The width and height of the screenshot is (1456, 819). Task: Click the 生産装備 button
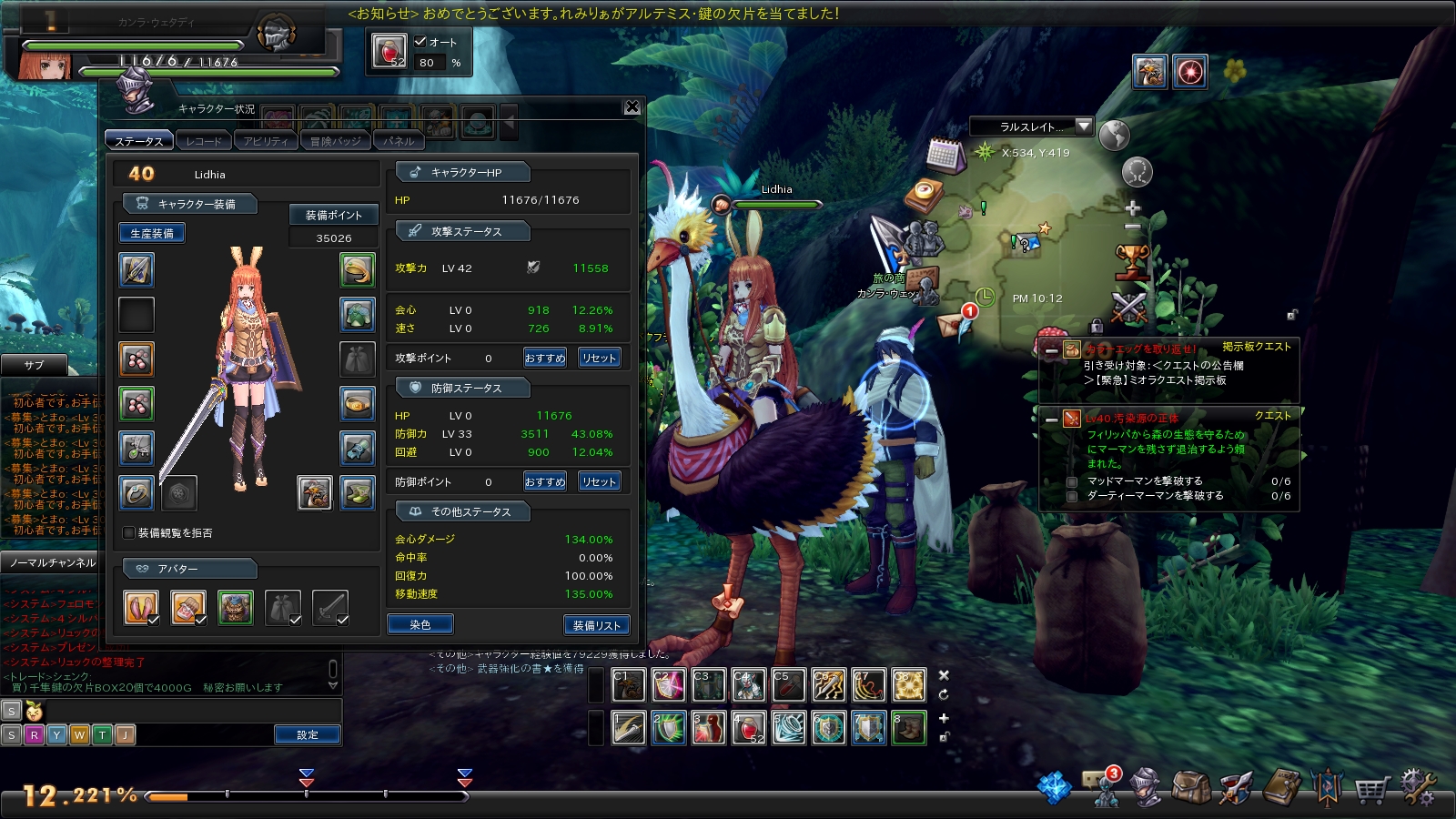[x=152, y=234]
